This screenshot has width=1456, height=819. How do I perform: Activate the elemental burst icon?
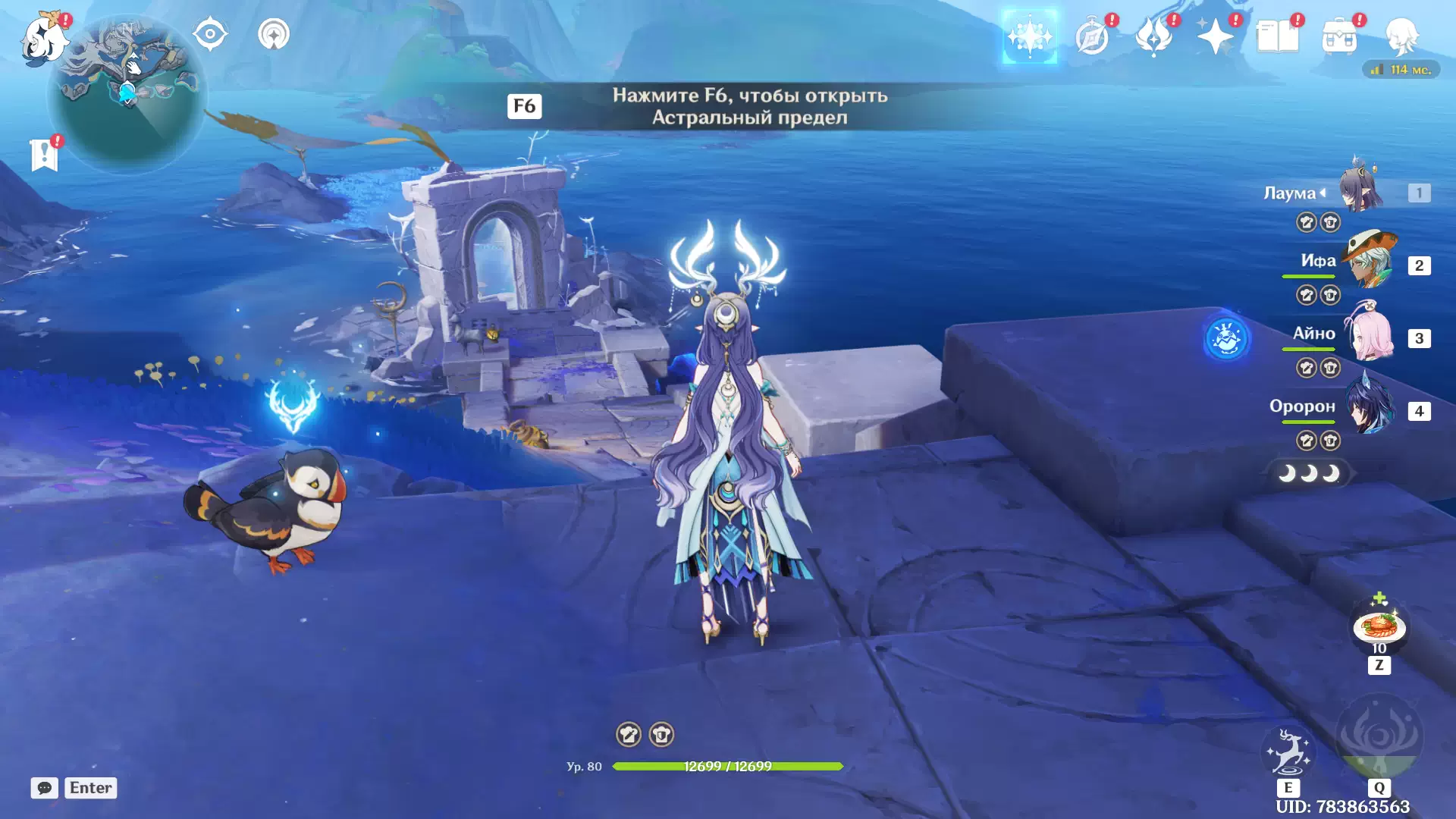tap(1379, 737)
